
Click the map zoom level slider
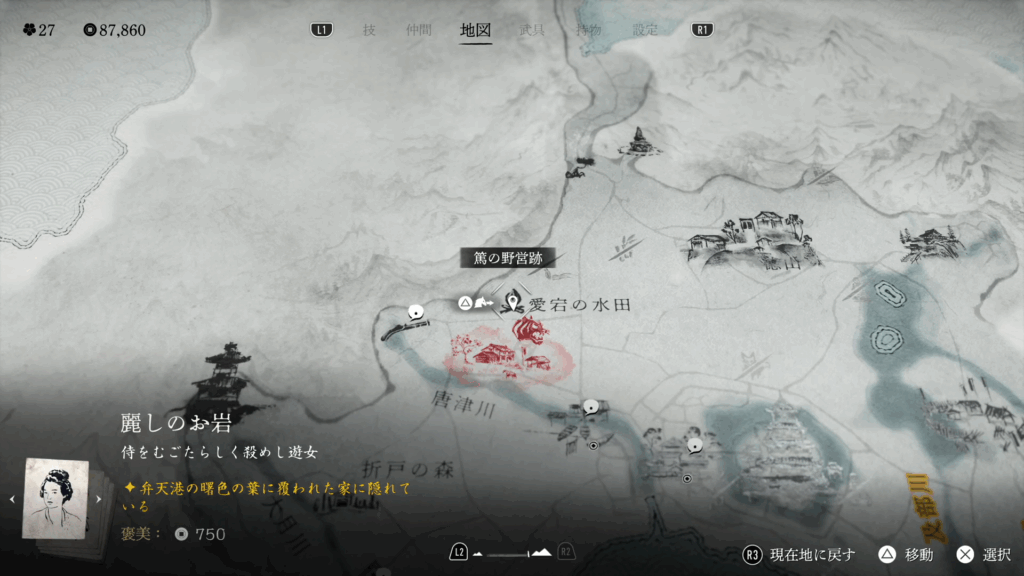pyautogui.click(x=511, y=552)
